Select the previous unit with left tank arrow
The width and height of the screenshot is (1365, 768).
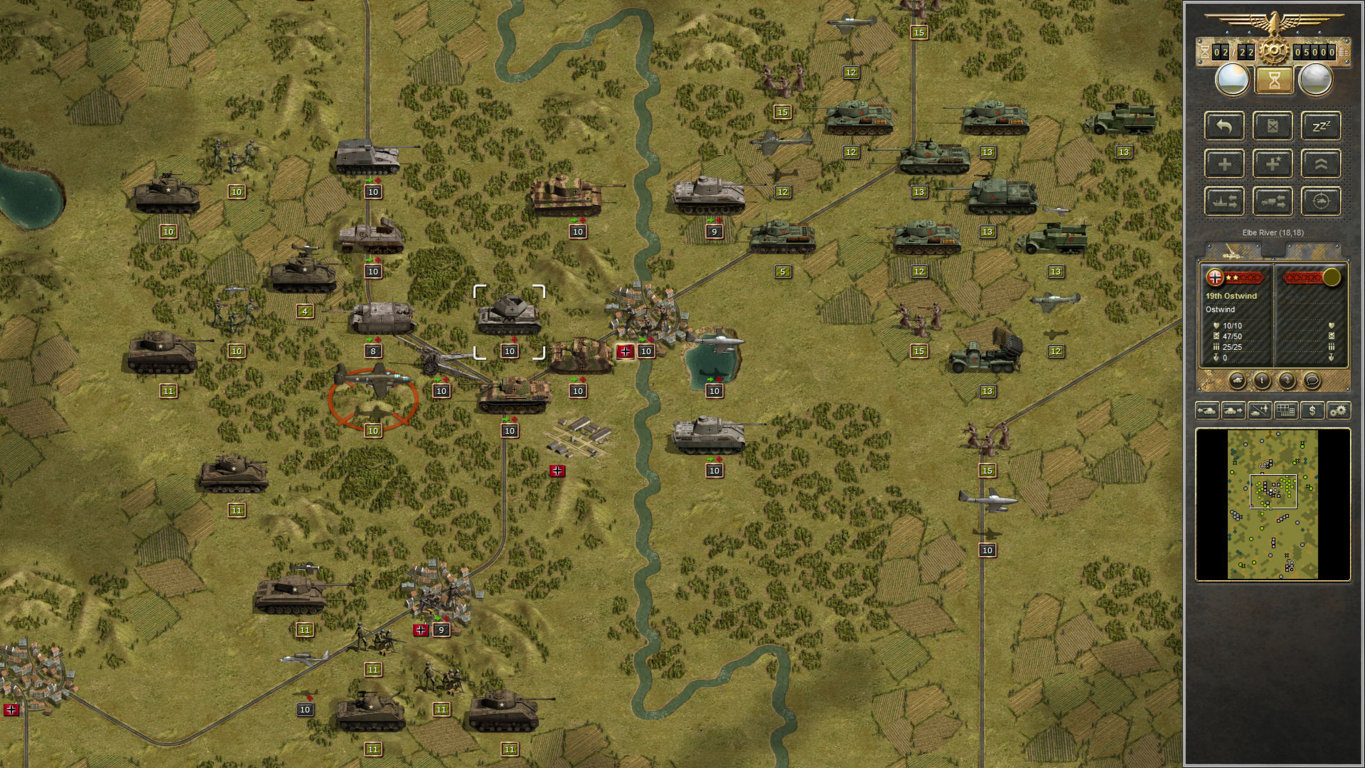[x=1208, y=410]
